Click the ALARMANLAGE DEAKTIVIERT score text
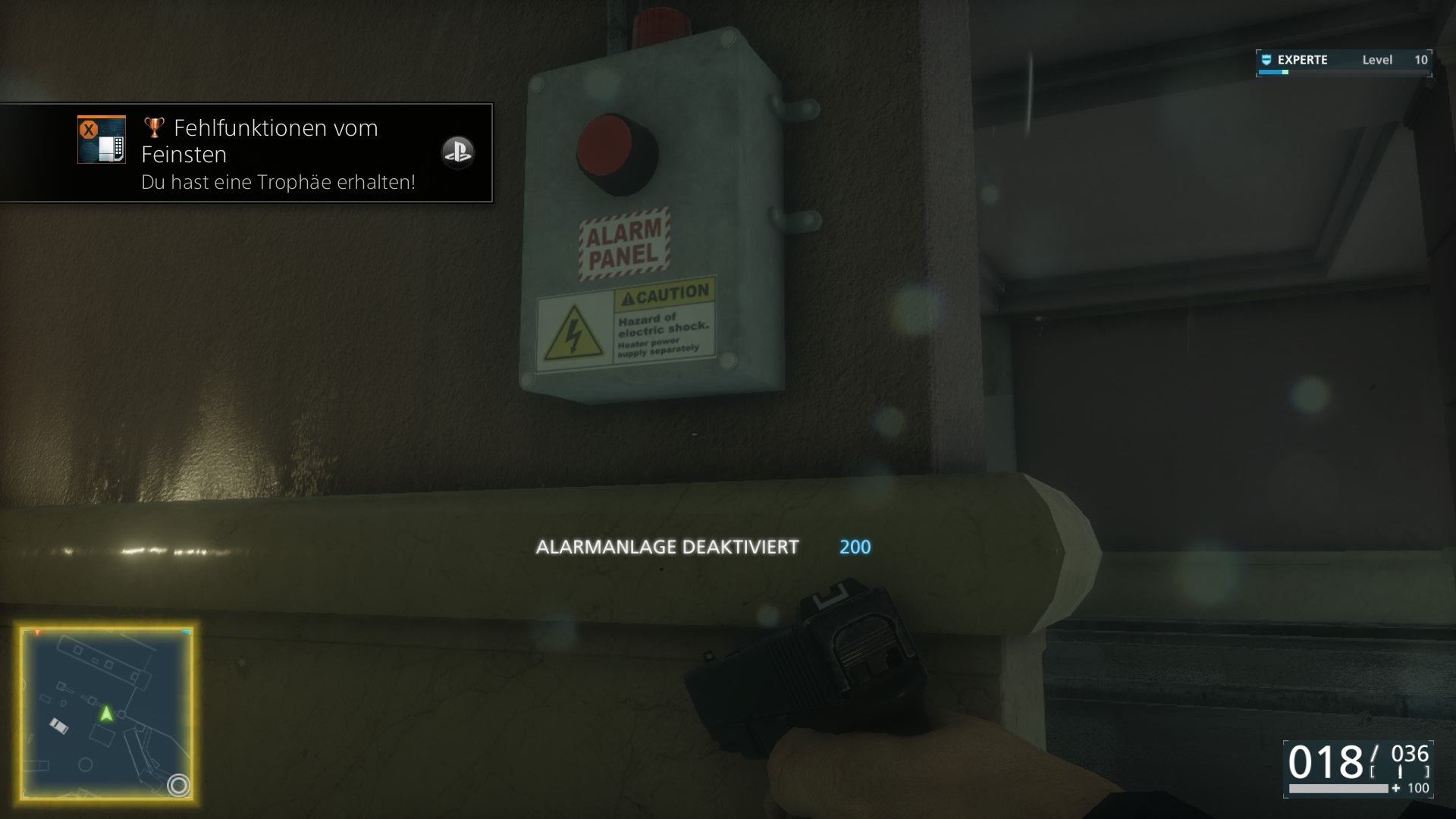Viewport: 1456px width, 819px height. [668, 545]
